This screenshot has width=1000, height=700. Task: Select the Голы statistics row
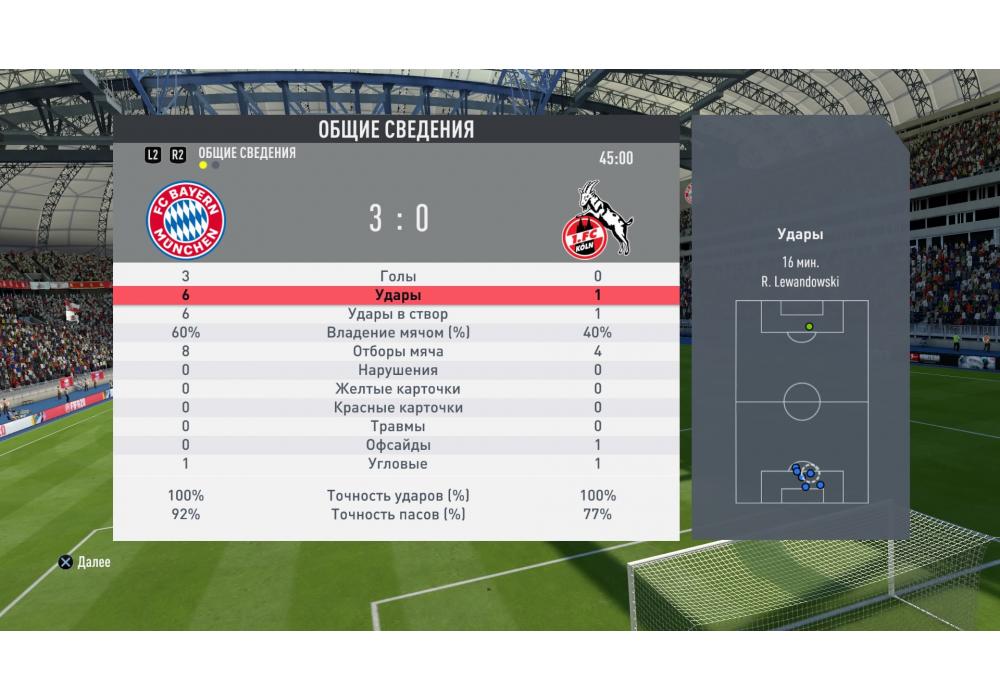point(397,276)
